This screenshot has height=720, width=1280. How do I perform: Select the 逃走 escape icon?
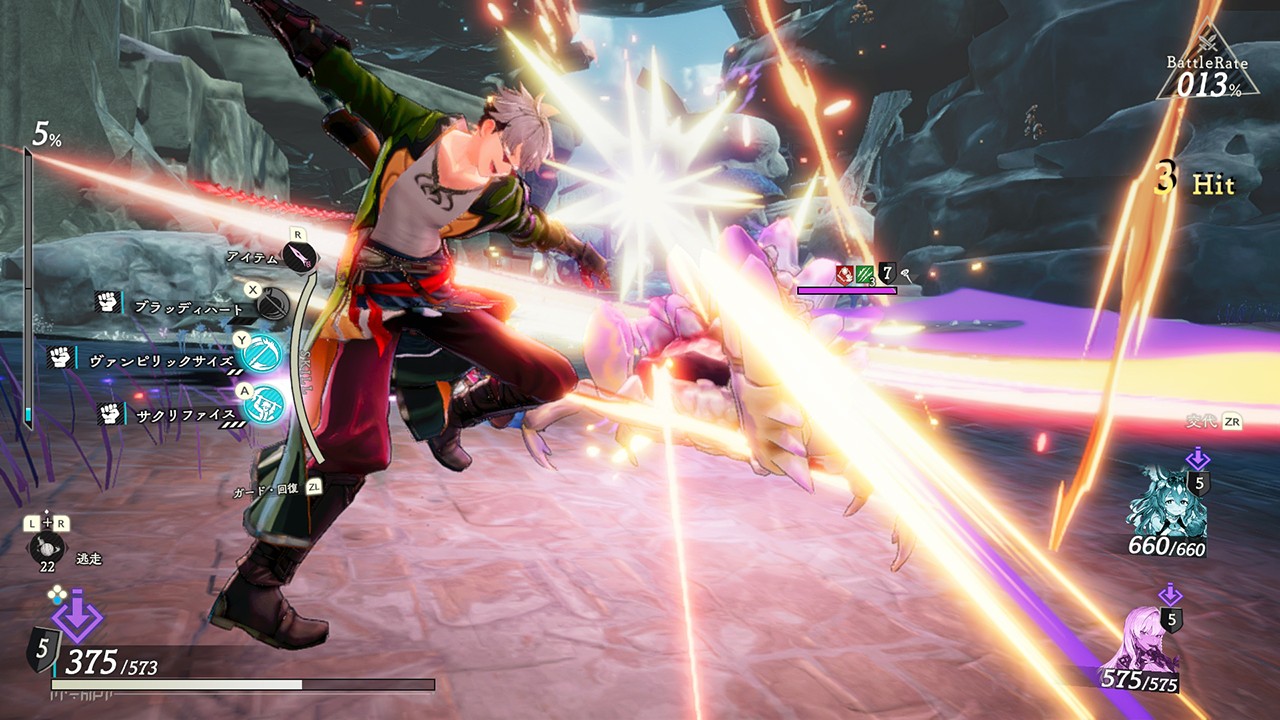pyautogui.click(x=46, y=548)
